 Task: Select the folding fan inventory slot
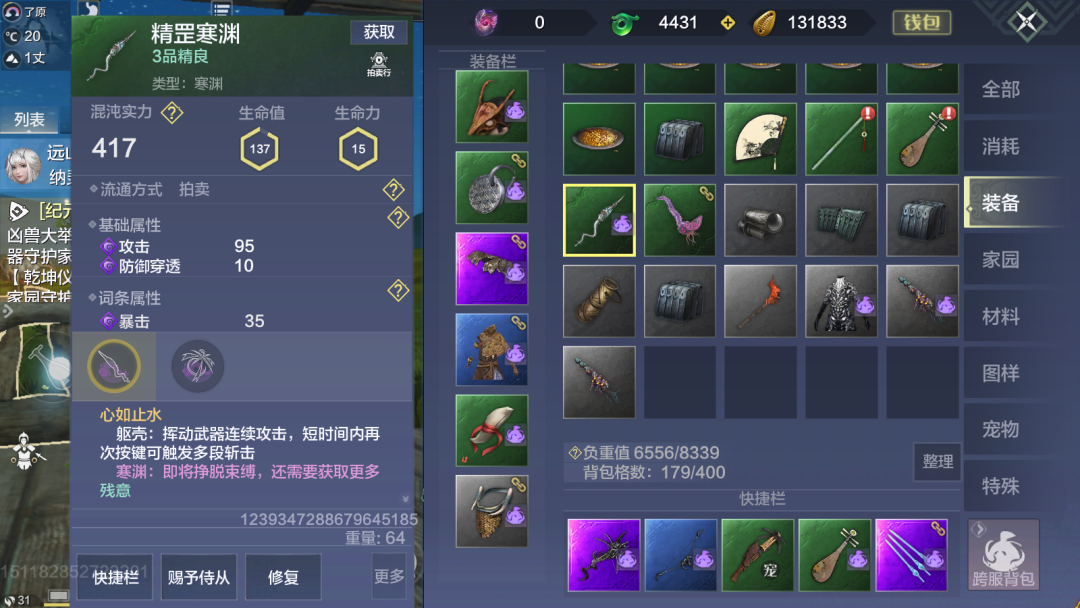pyautogui.click(x=760, y=139)
